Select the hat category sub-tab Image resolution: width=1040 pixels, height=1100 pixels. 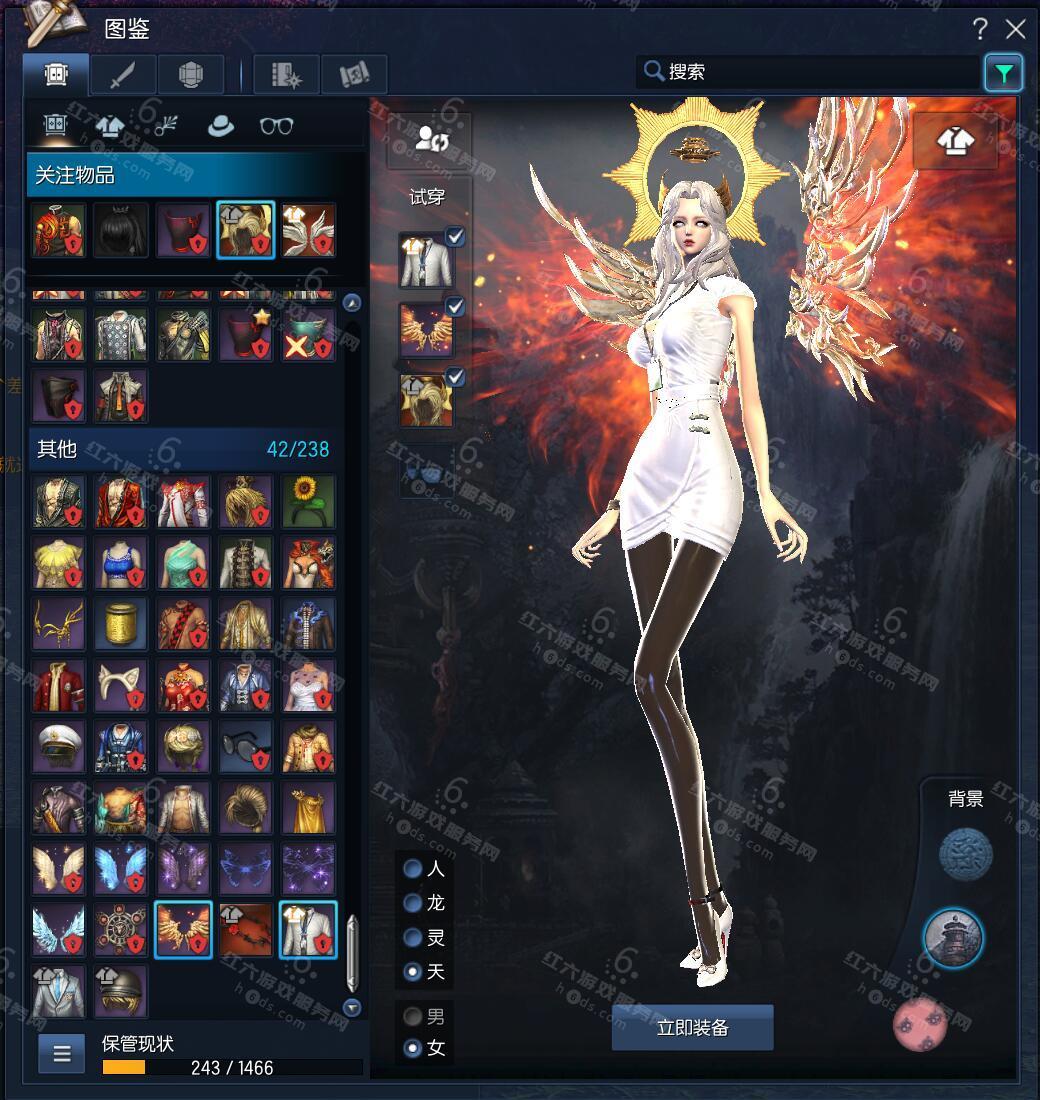[x=220, y=126]
